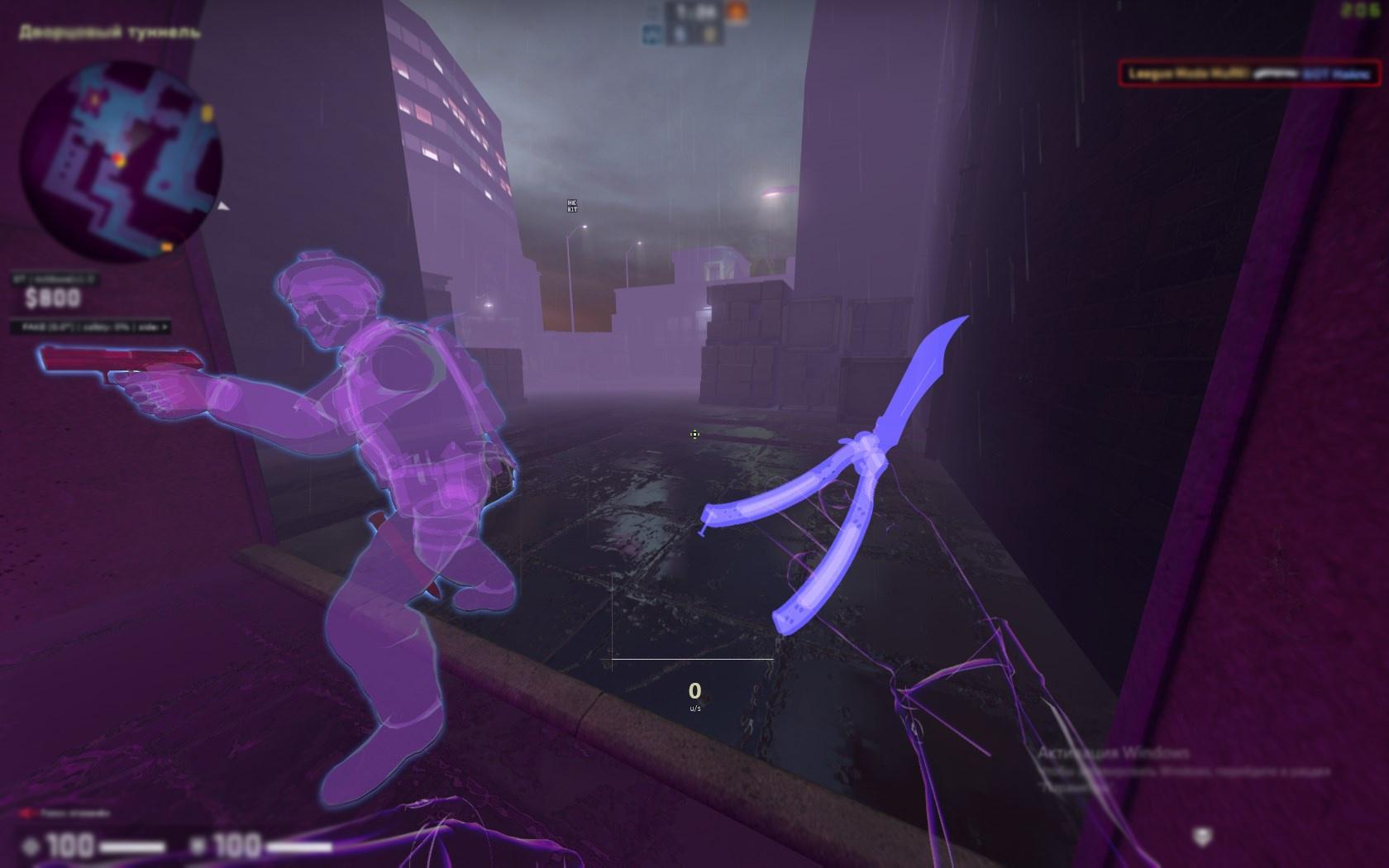The height and width of the screenshot is (868, 1389).
Task: Click the orange team icon beside the round timer
Action: (x=735, y=12)
